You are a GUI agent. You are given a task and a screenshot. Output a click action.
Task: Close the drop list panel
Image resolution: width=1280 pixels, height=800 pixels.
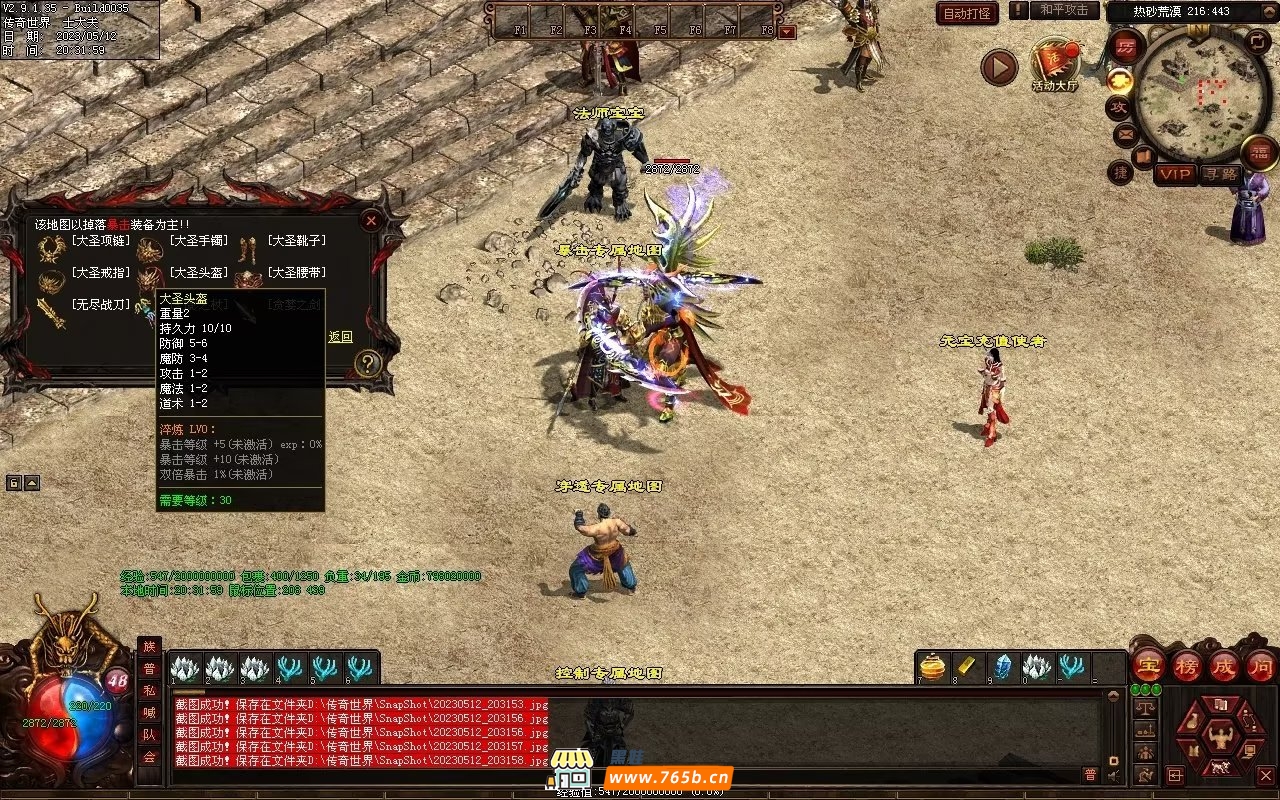pos(371,220)
